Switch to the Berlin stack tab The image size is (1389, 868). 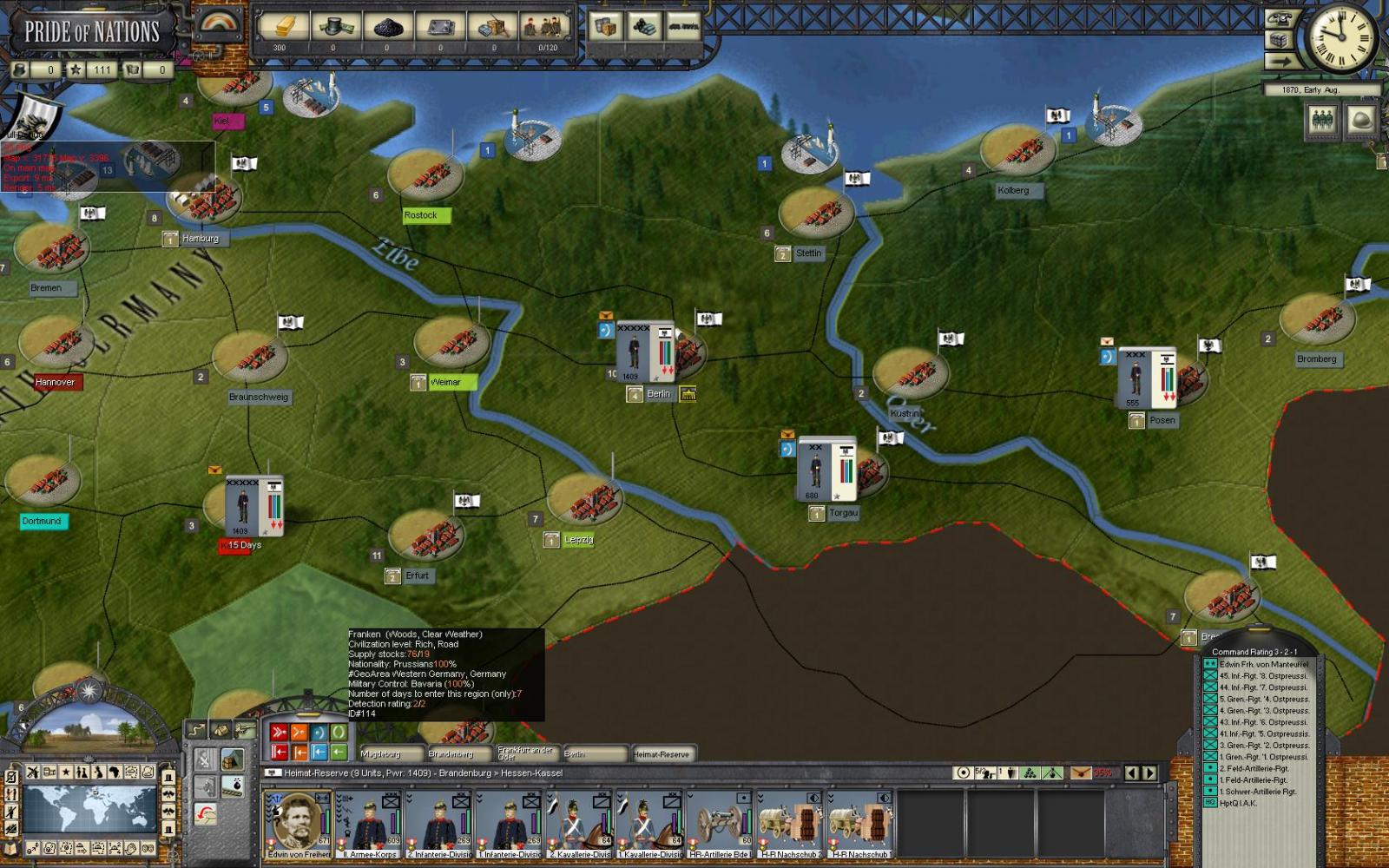[594, 754]
